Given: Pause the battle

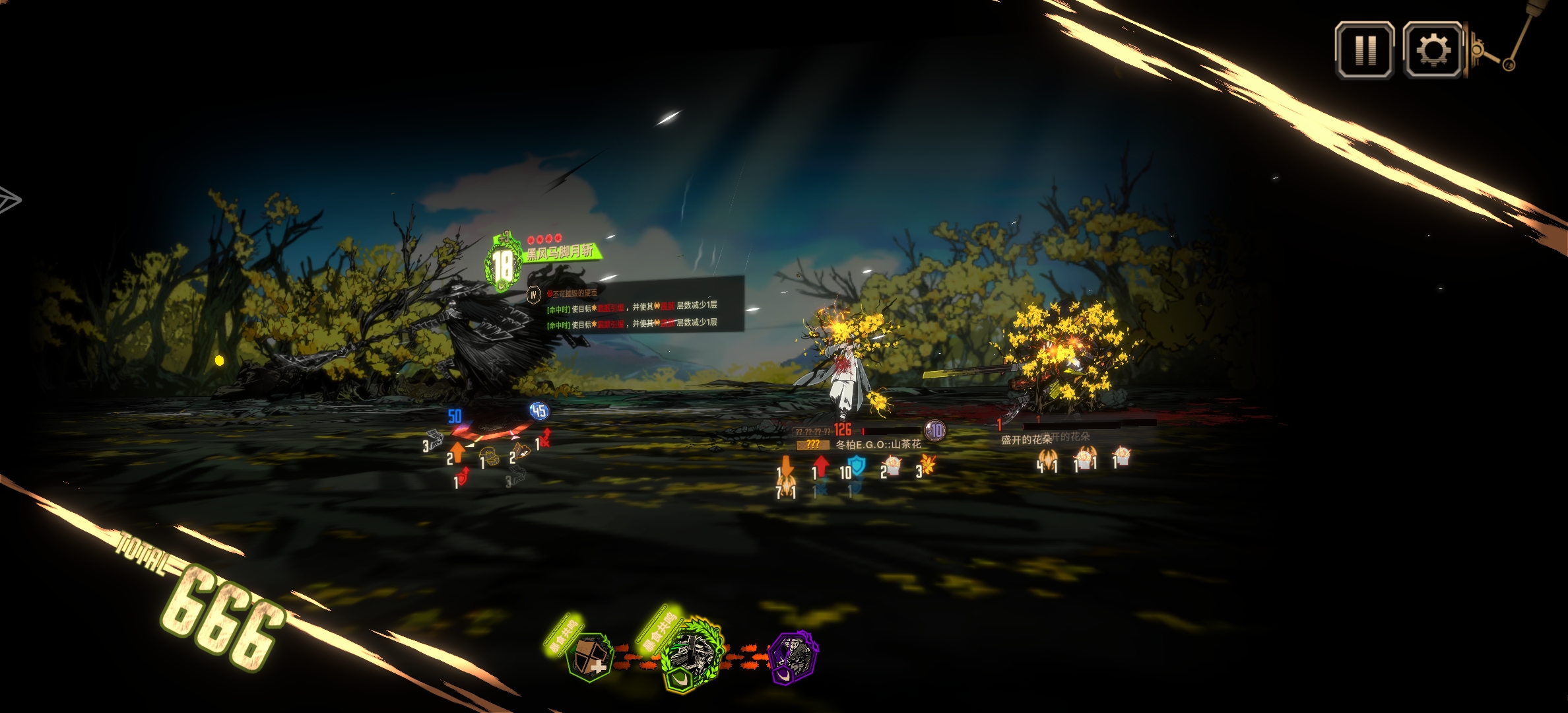Looking at the screenshot, I should [x=1364, y=50].
